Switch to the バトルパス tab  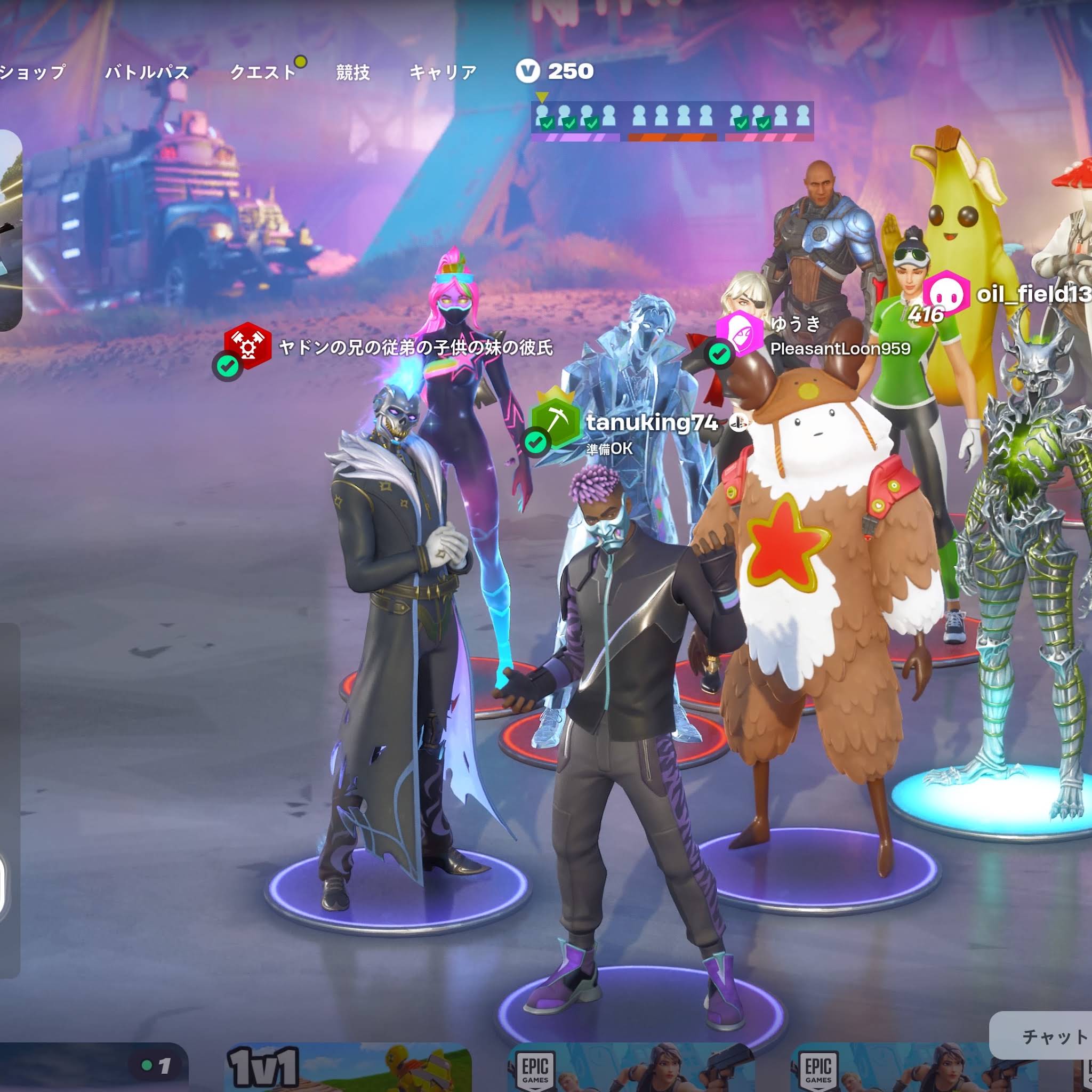point(147,73)
